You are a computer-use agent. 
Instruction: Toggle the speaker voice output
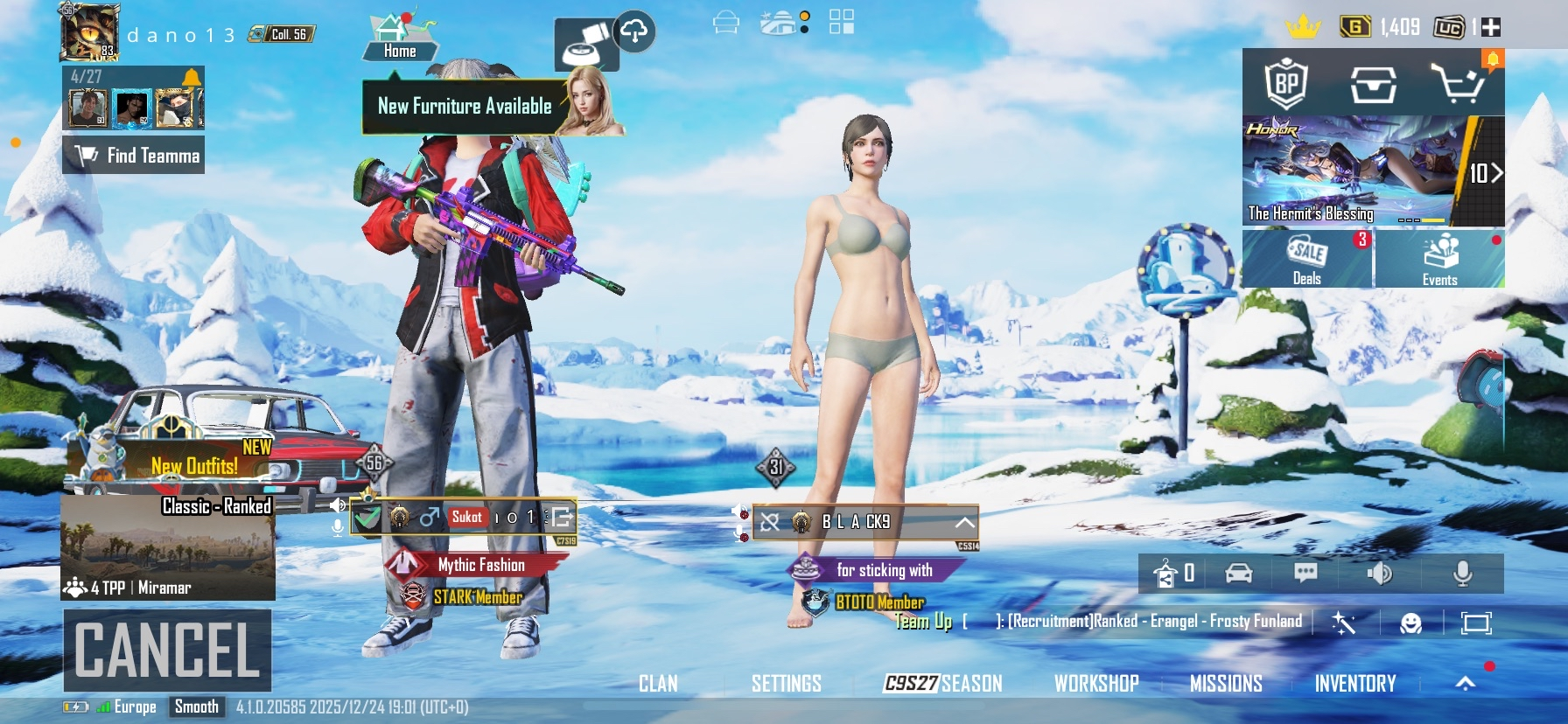(x=1380, y=574)
